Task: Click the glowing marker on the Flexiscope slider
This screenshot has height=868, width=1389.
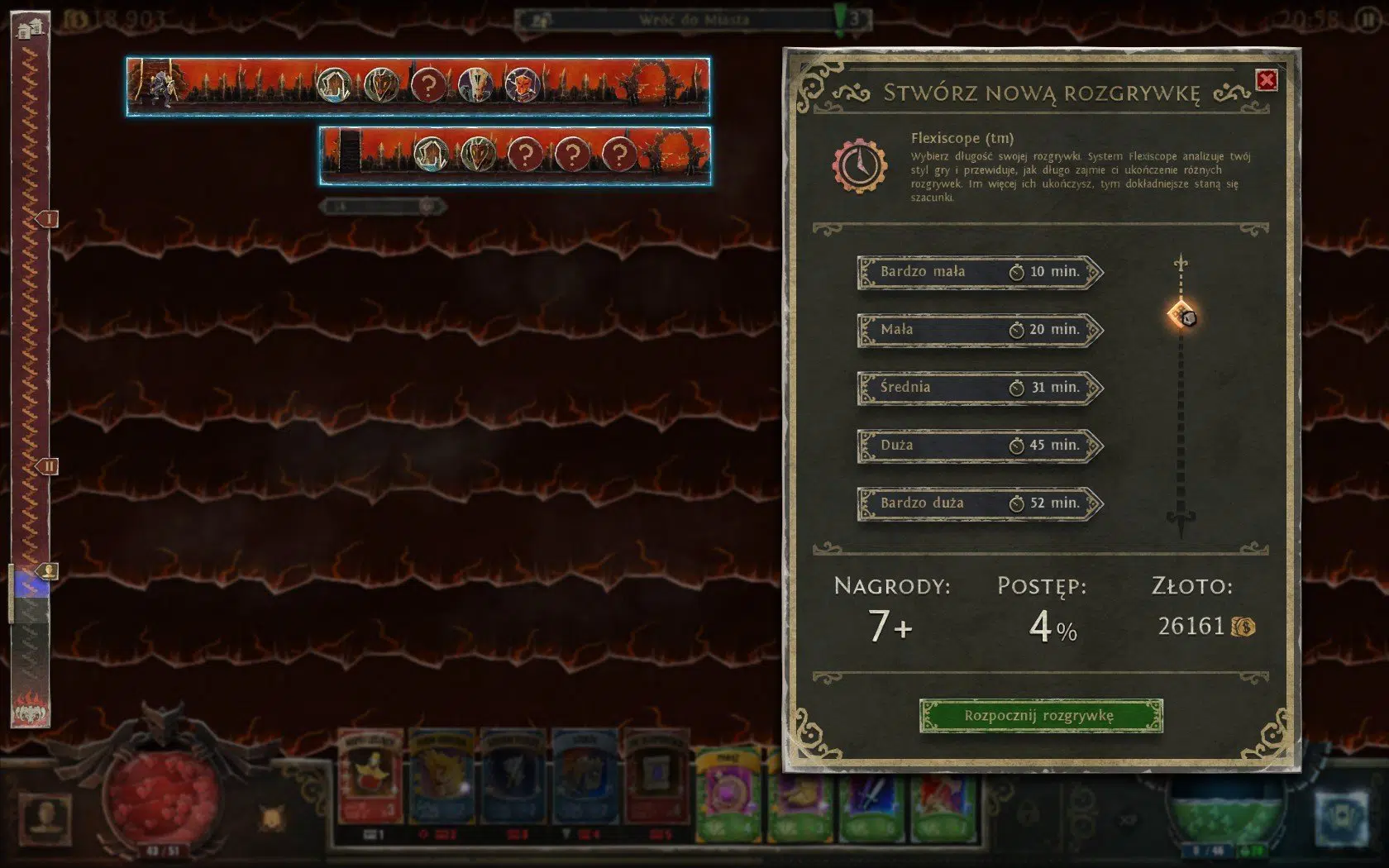Action: (x=1181, y=317)
